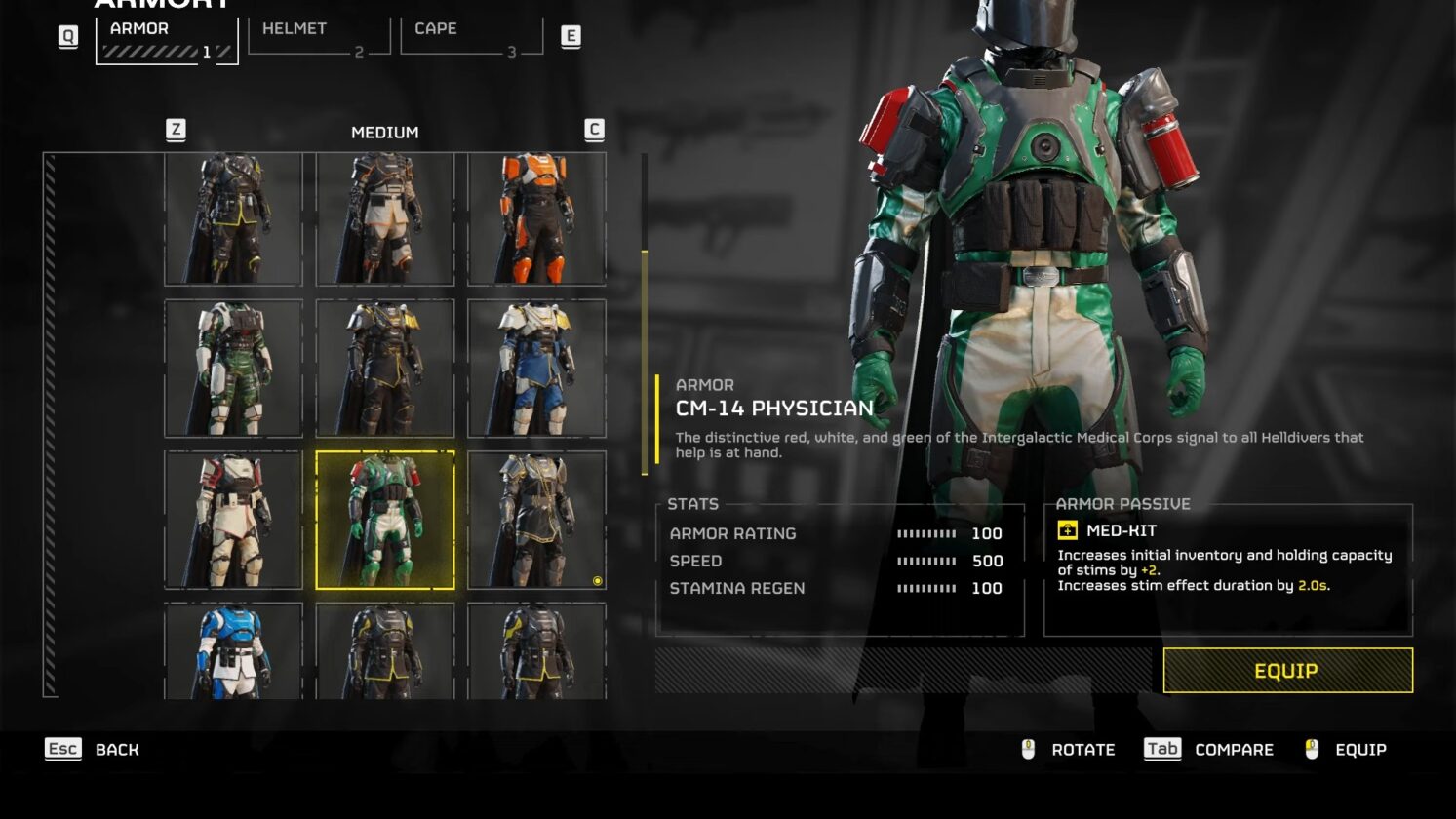1456x819 pixels.
Task: Click the mouse icon beside Equip in bottom bar
Action: 1313,749
